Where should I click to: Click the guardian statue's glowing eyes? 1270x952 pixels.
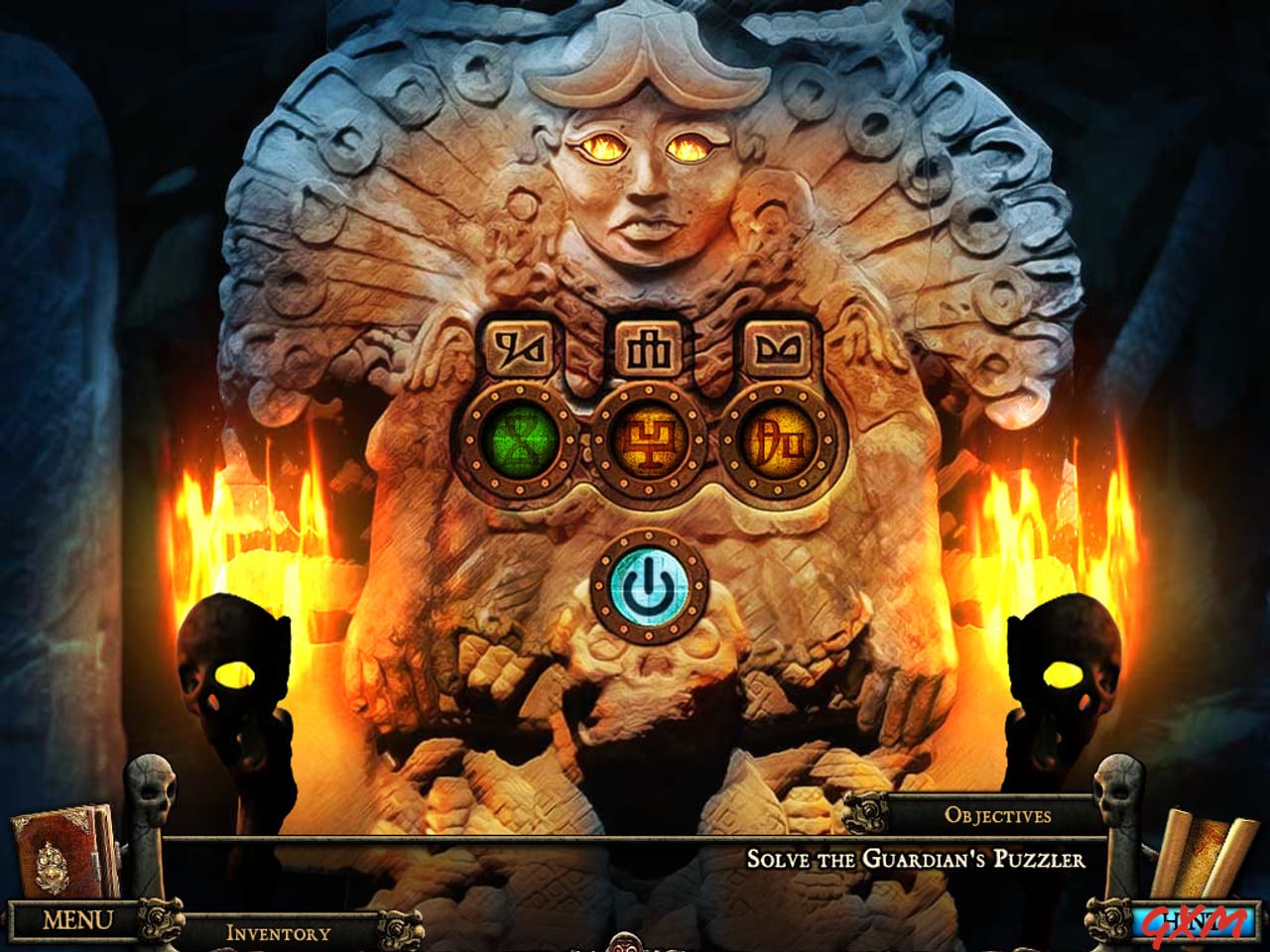(x=645, y=147)
